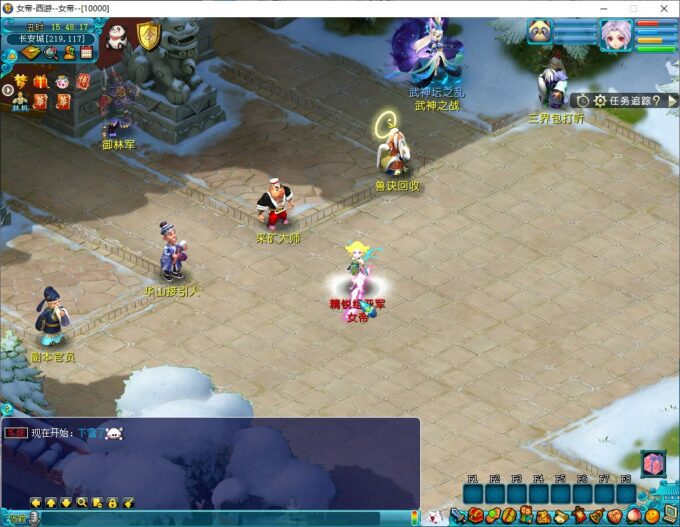Search chat with the magnifier button
The image size is (680, 527).
(x=82, y=502)
